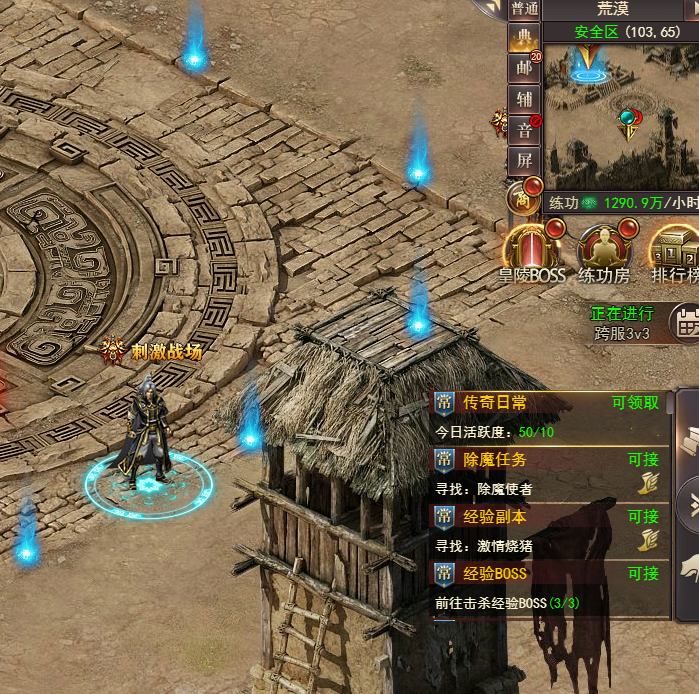Open the 皇陵BOSS event icon
This screenshot has height=694, width=699.
(531, 251)
